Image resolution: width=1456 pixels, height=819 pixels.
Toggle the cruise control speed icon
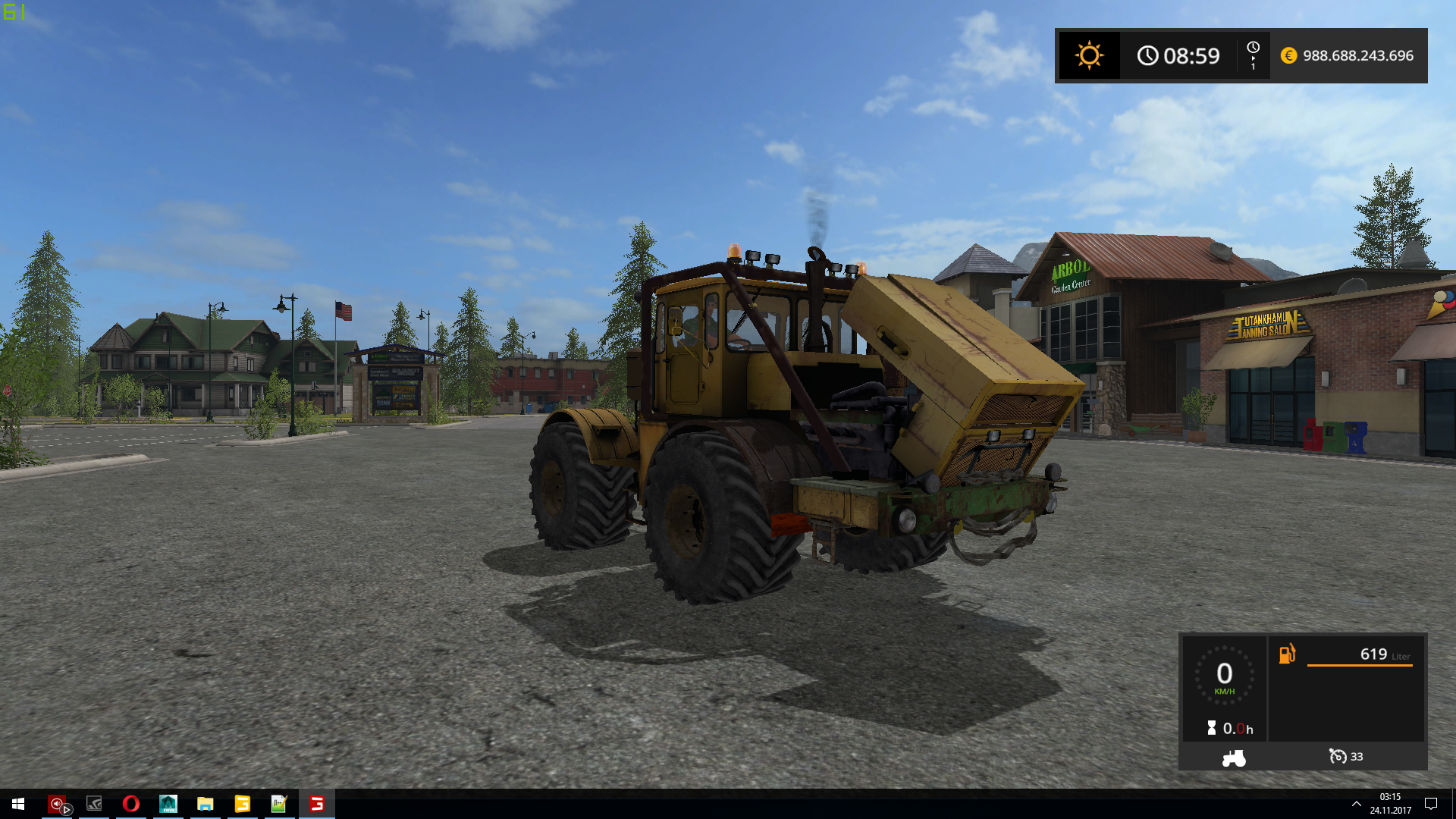[x=1338, y=757]
